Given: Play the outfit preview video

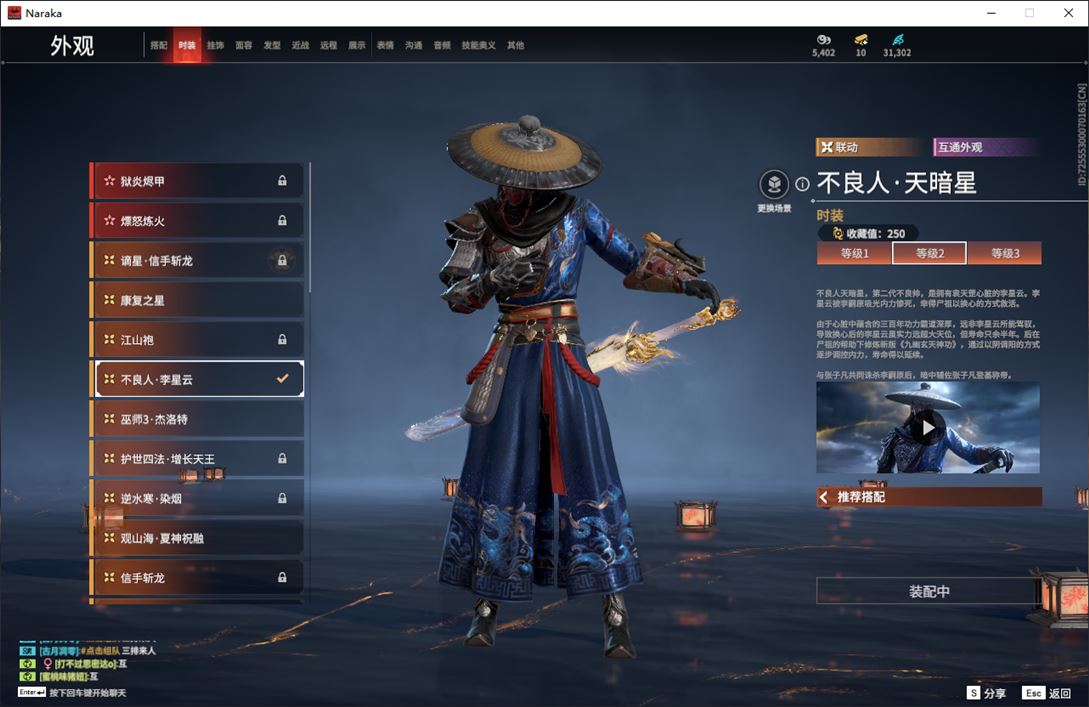Looking at the screenshot, I should (928, 428).
